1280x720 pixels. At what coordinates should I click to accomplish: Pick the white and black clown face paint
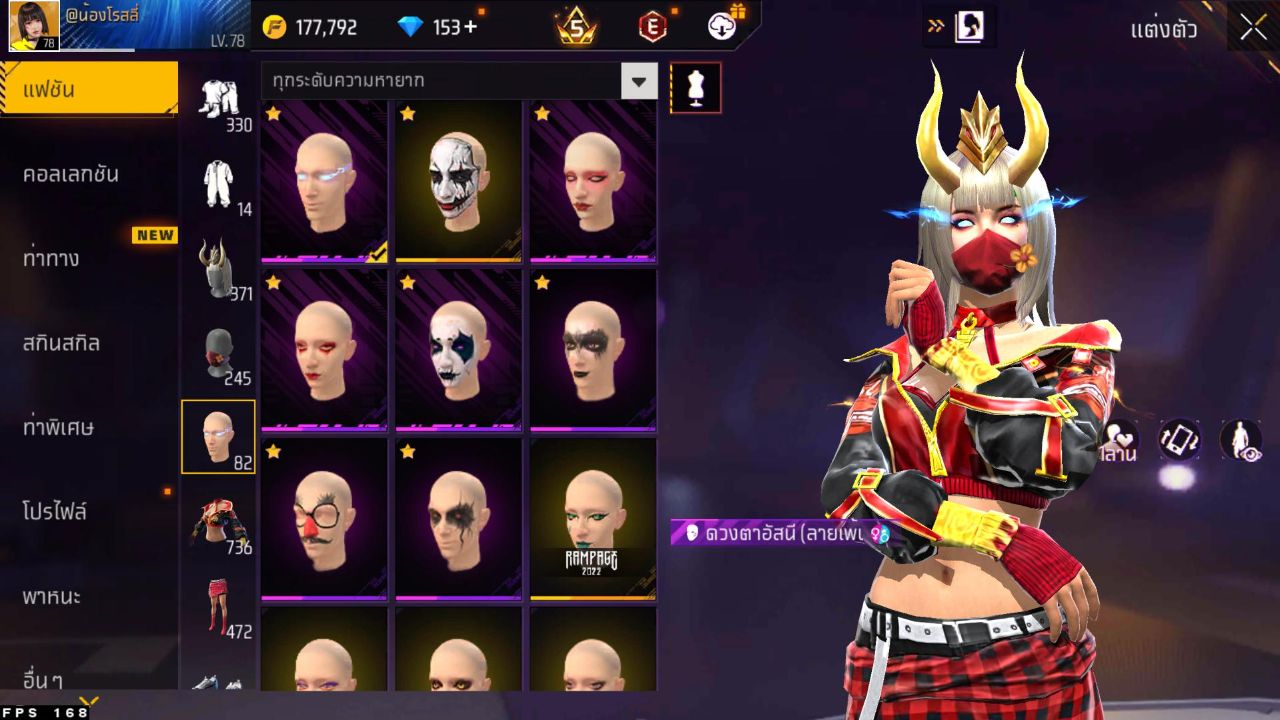(x=458, y=180)
